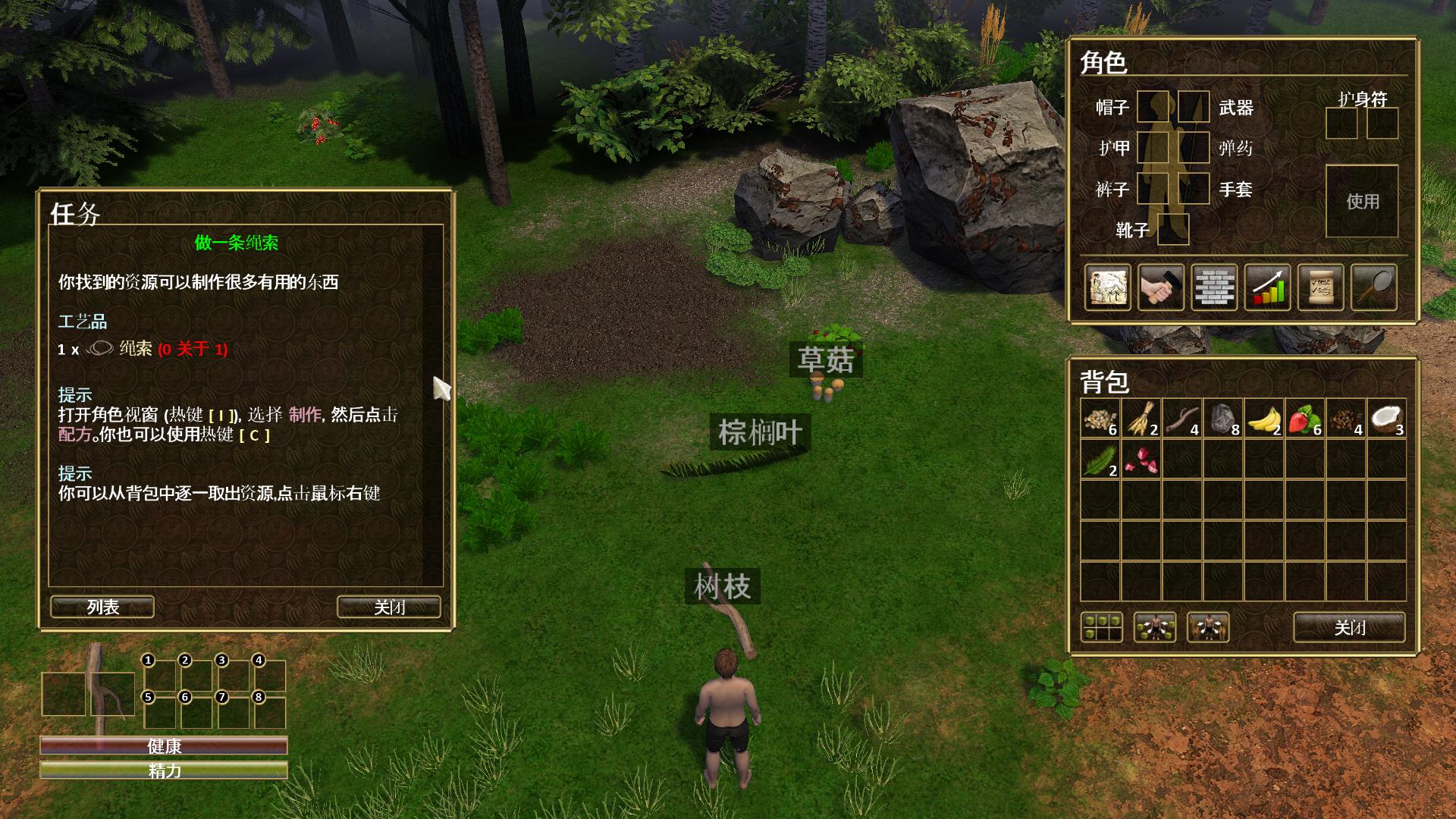Click the 使用 button in the character panel
Viewport: 1456px width, 819px height.
[x=1363, y=201]
